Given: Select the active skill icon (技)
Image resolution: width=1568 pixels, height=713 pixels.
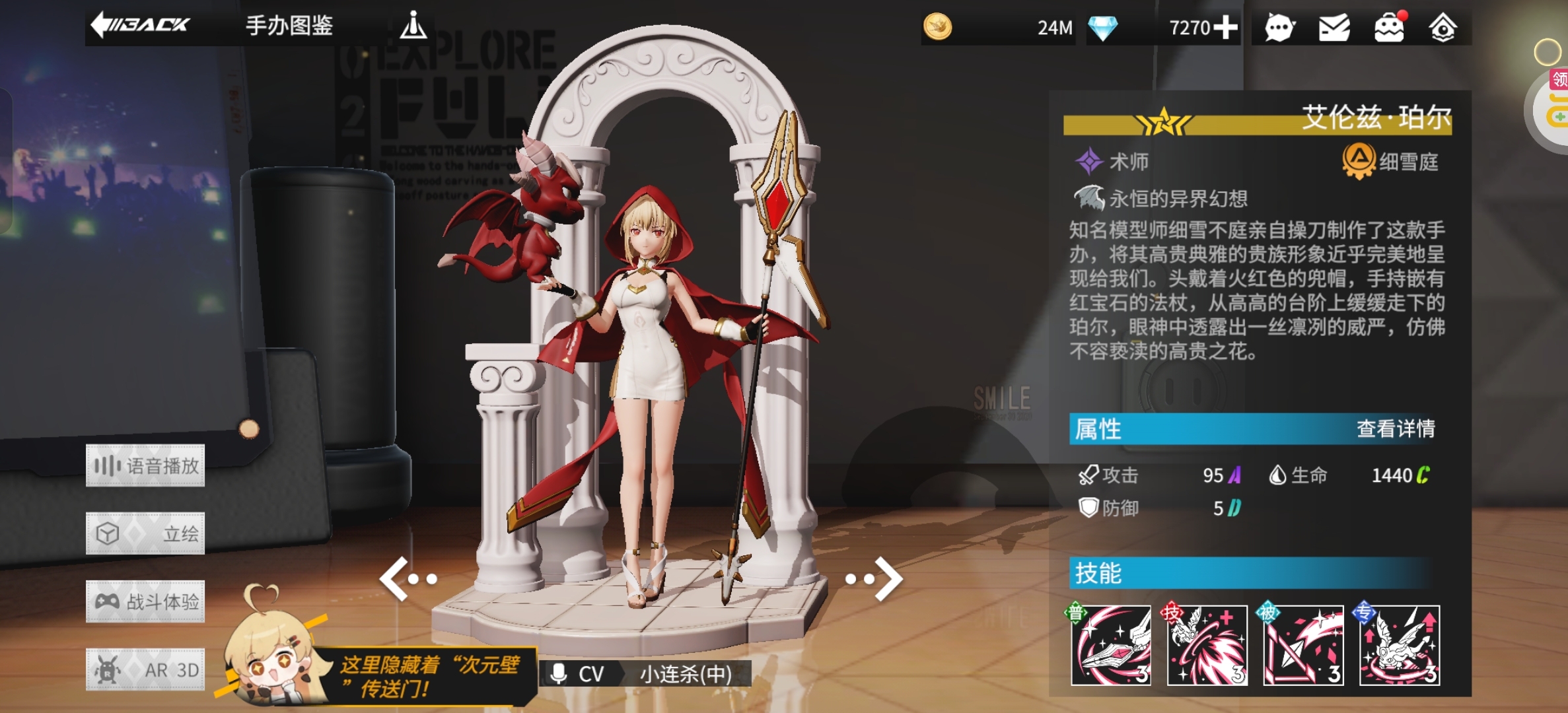Looking at the screenshot, I should pos(1207,645).
